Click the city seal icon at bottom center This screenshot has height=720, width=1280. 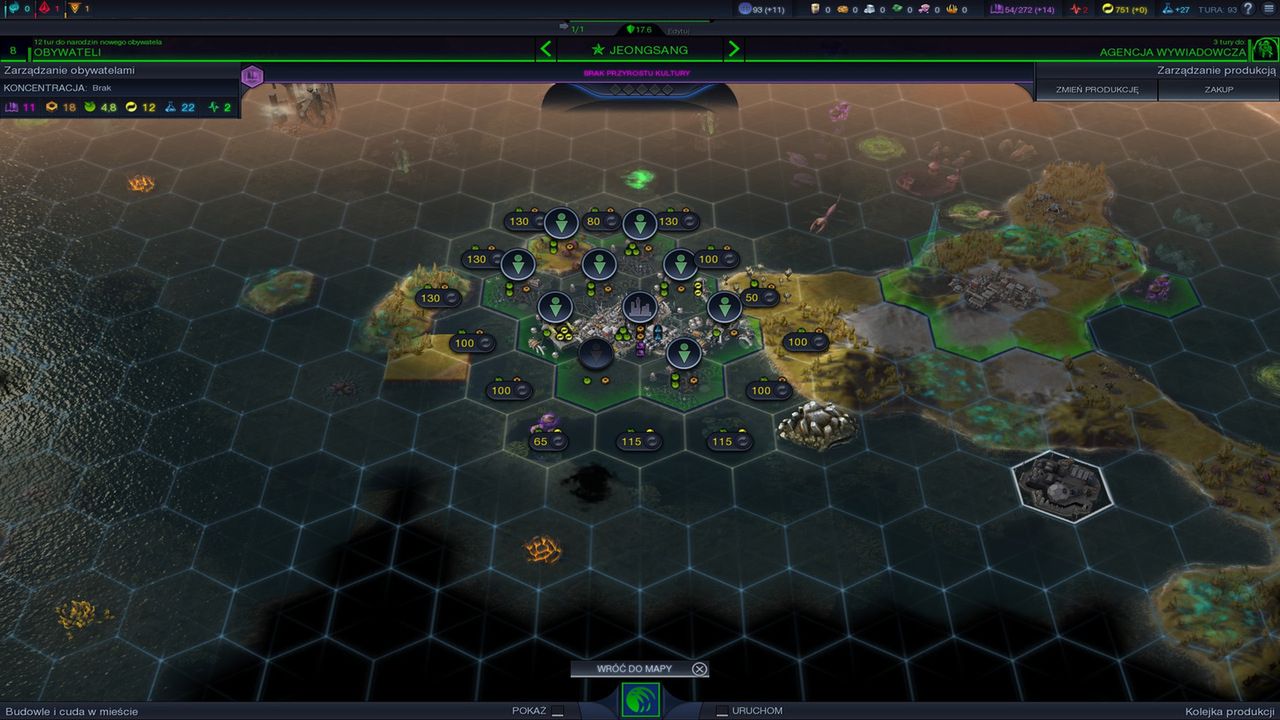[640, 701]
